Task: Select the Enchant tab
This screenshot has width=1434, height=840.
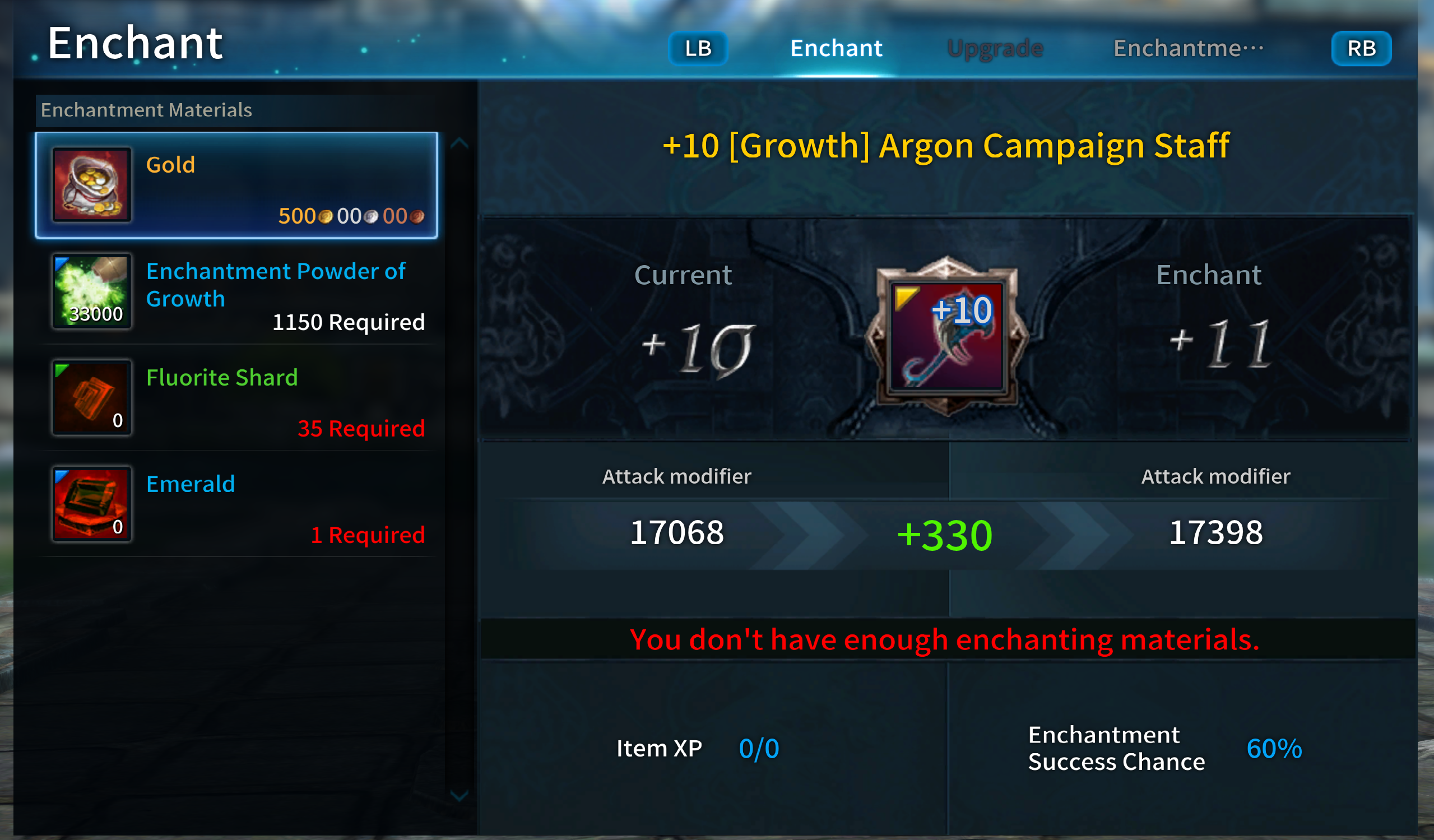Action: coord(836,48)
